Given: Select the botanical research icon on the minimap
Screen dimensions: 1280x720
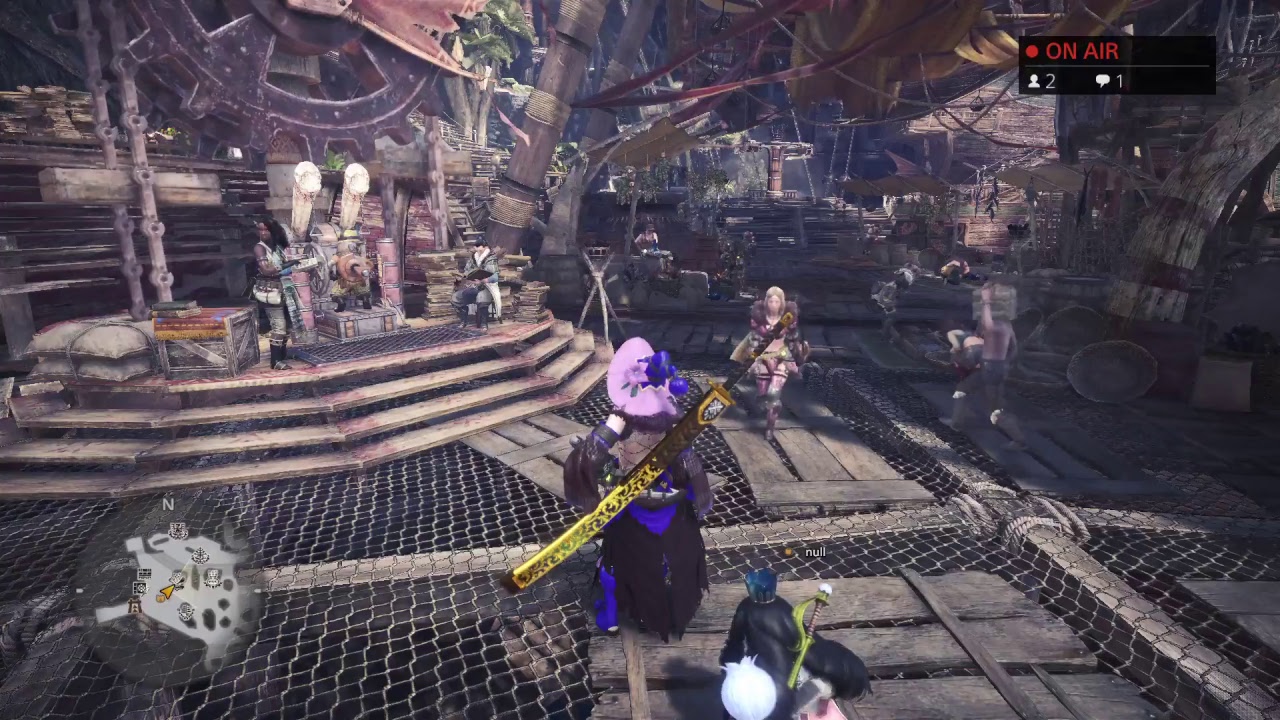Looking at the screenshot, I should click(202, 555).
